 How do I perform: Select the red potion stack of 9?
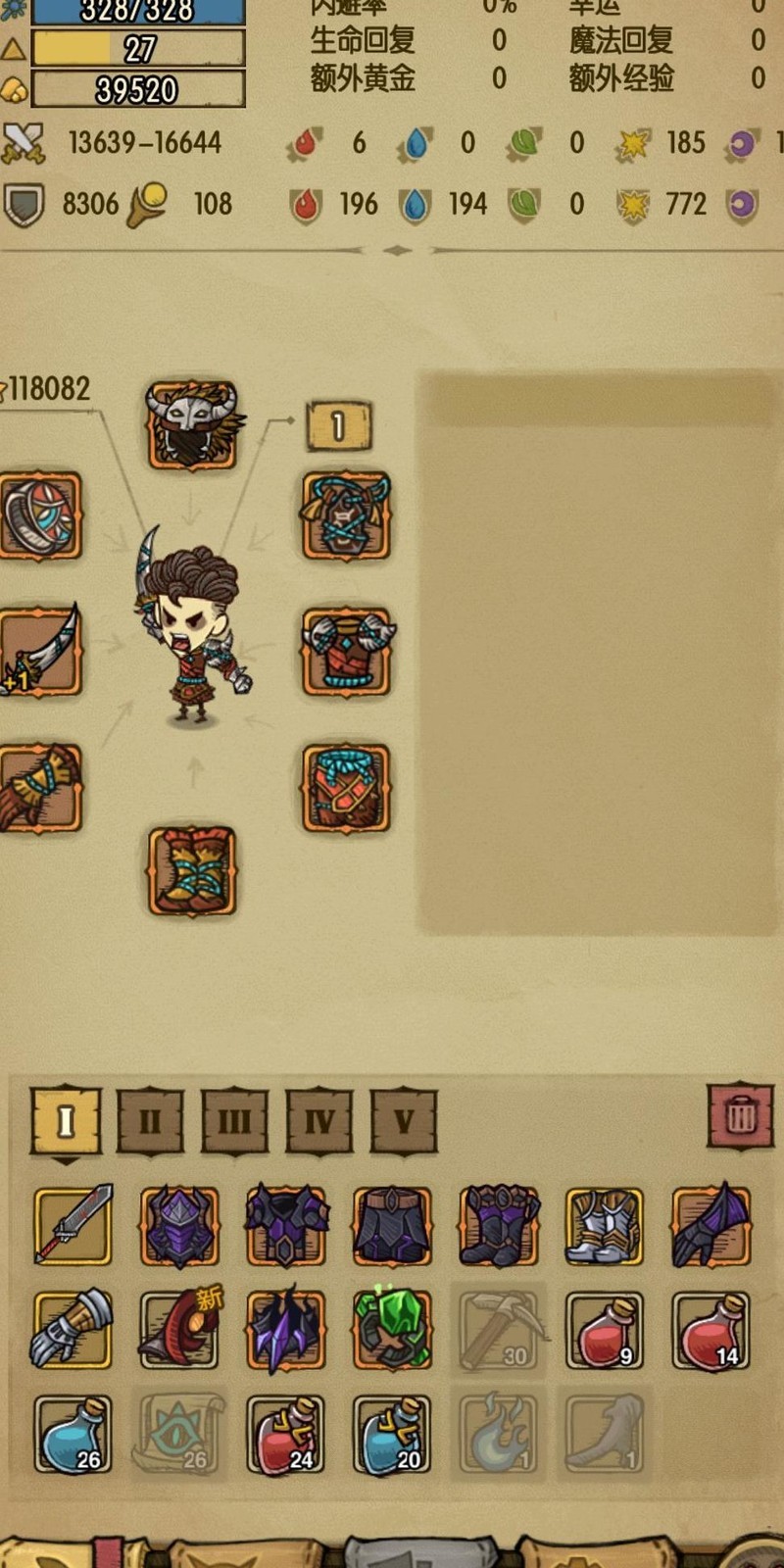tap(605, 1330)
